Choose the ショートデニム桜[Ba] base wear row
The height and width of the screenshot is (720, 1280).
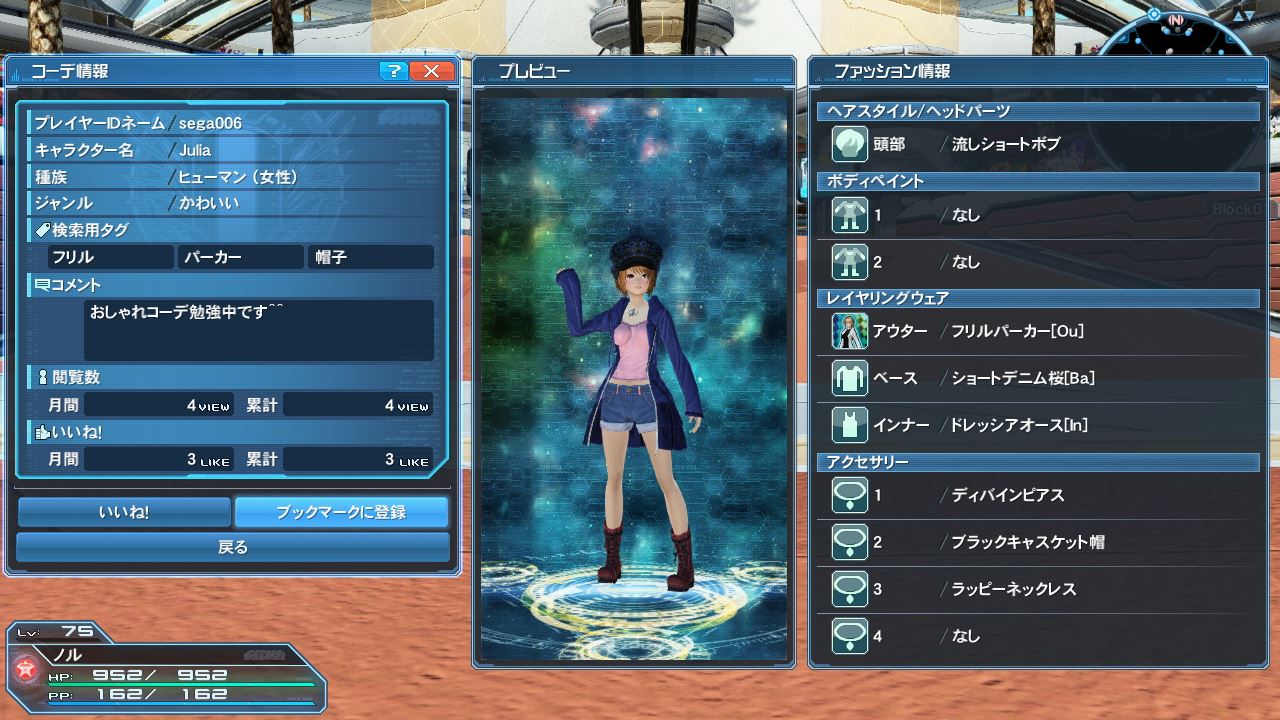tap(1040, 378)
